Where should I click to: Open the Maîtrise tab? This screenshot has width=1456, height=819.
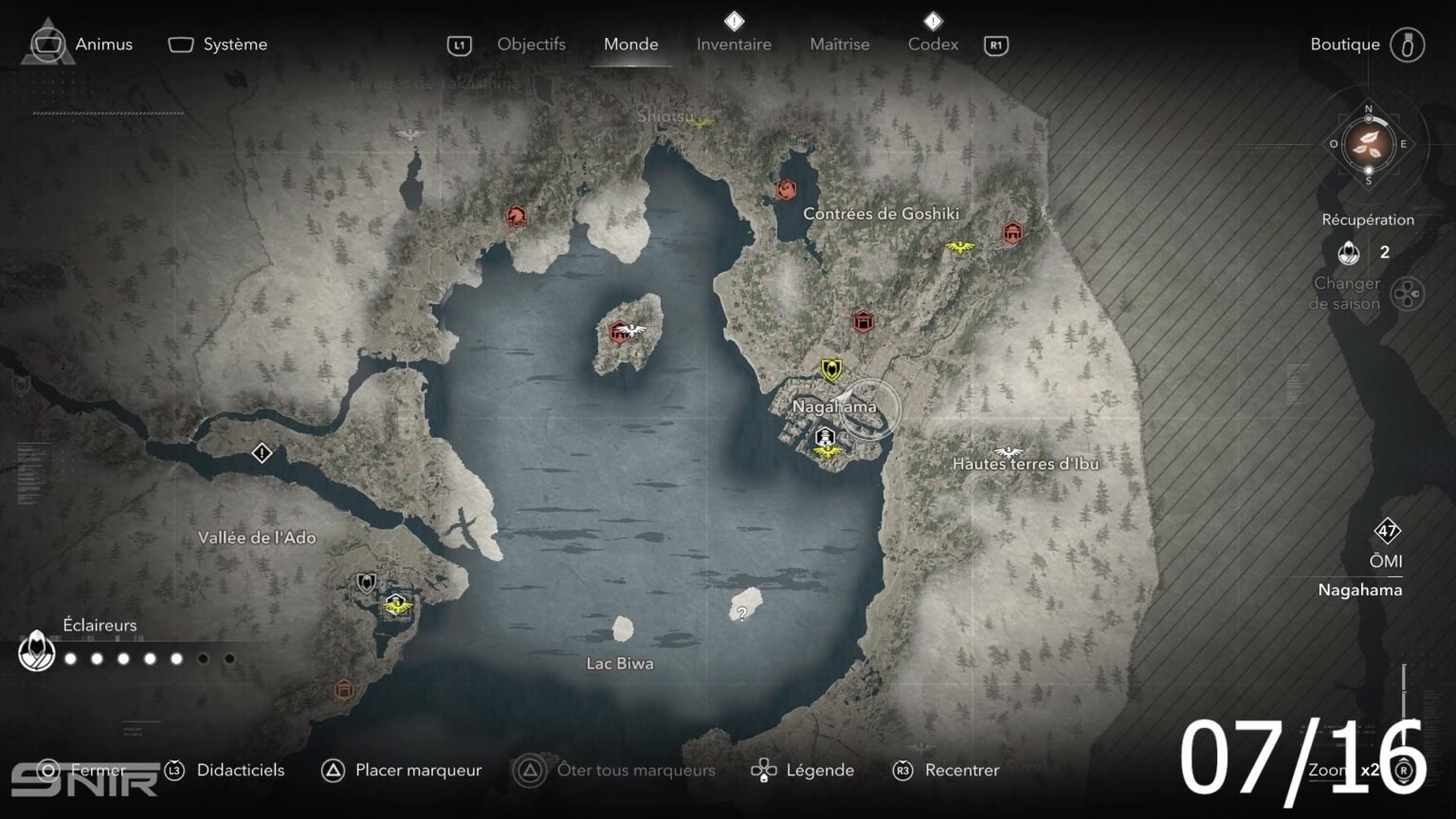[x=840, y=44]
